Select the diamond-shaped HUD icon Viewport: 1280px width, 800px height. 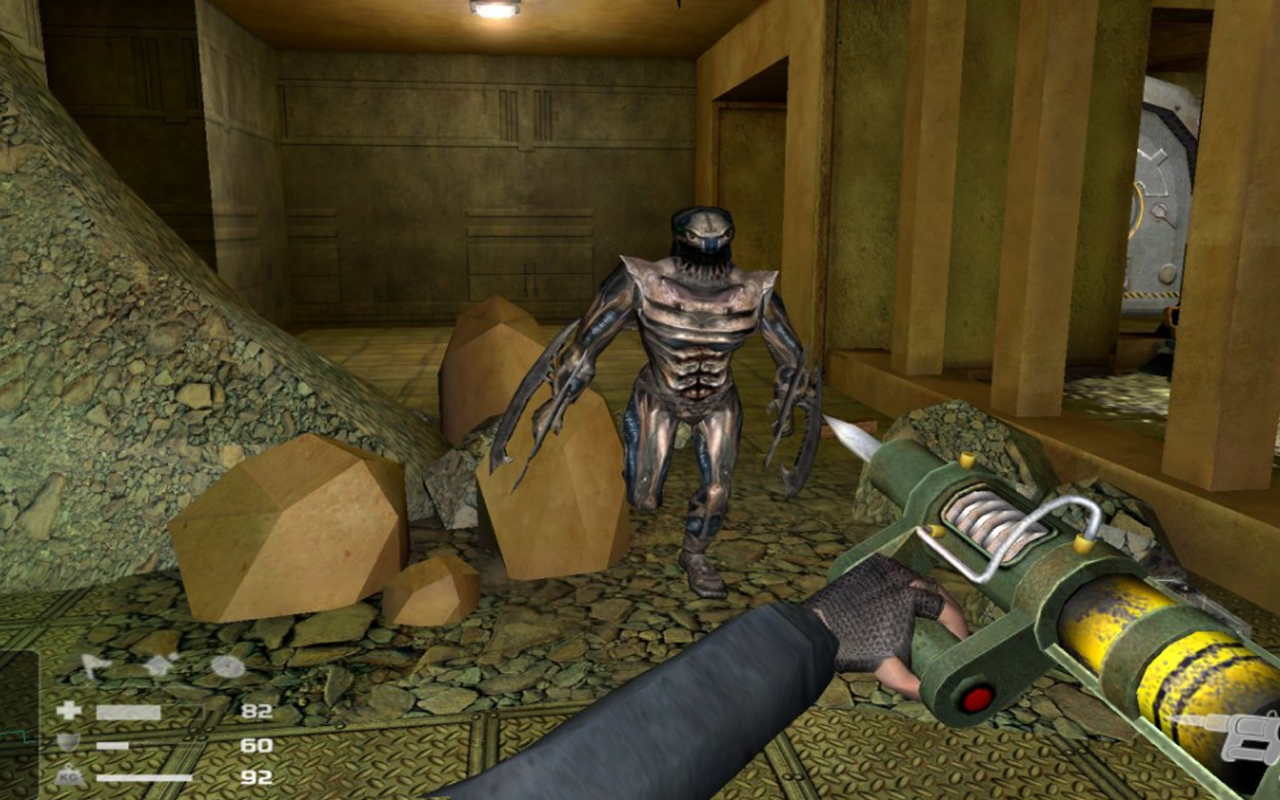(x=160, y=666)
